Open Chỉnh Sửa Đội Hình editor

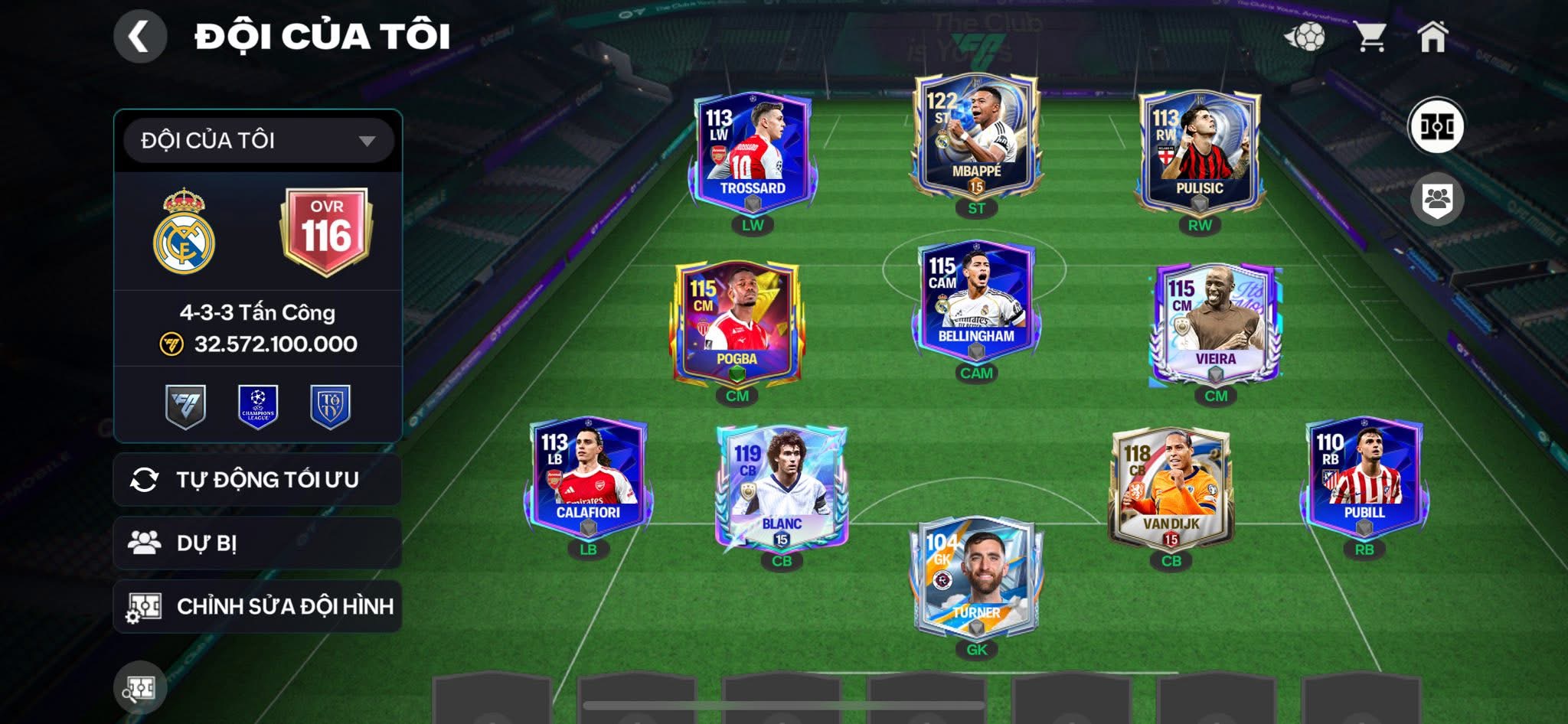[x=257, y=606]
